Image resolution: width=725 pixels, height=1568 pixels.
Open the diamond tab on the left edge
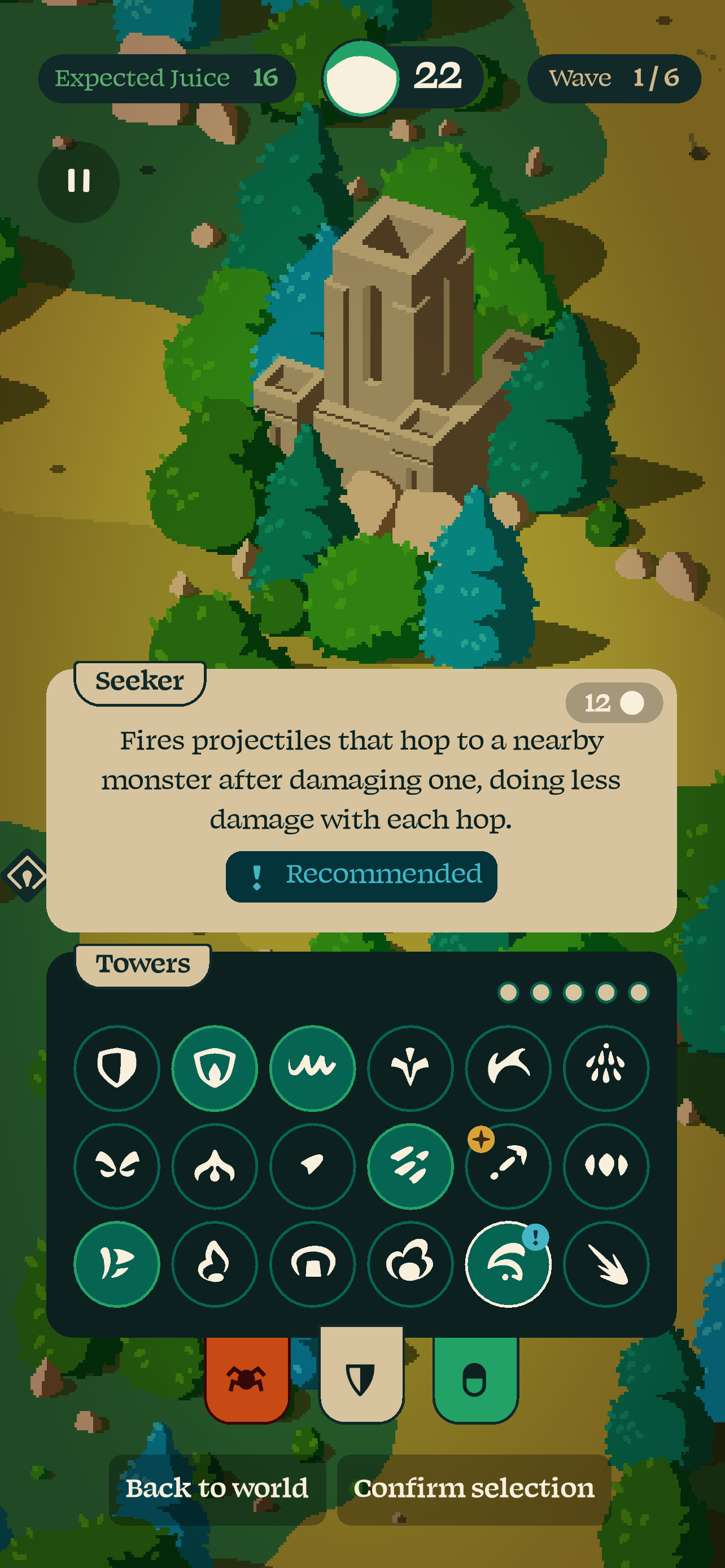click(24, 875)
